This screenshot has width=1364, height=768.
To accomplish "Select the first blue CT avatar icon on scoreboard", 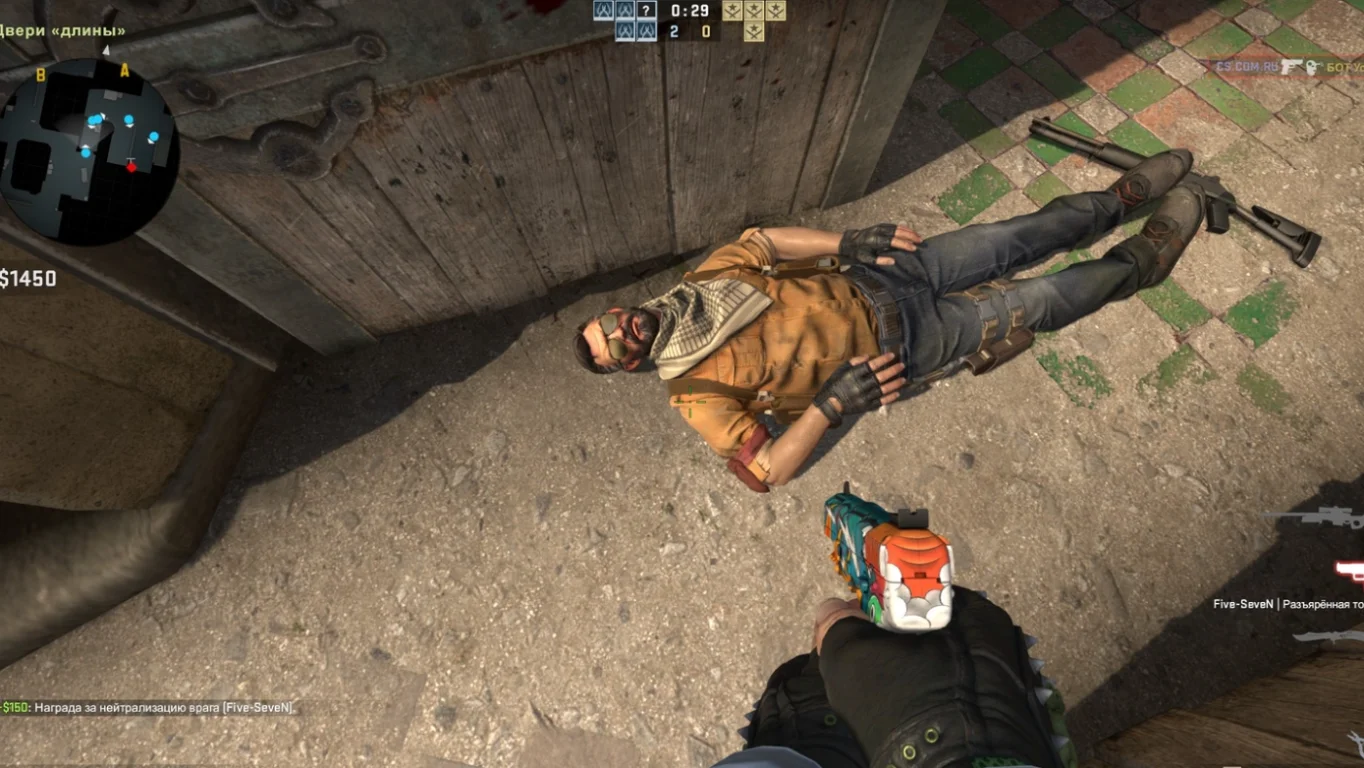I will [x=603, y=9].
